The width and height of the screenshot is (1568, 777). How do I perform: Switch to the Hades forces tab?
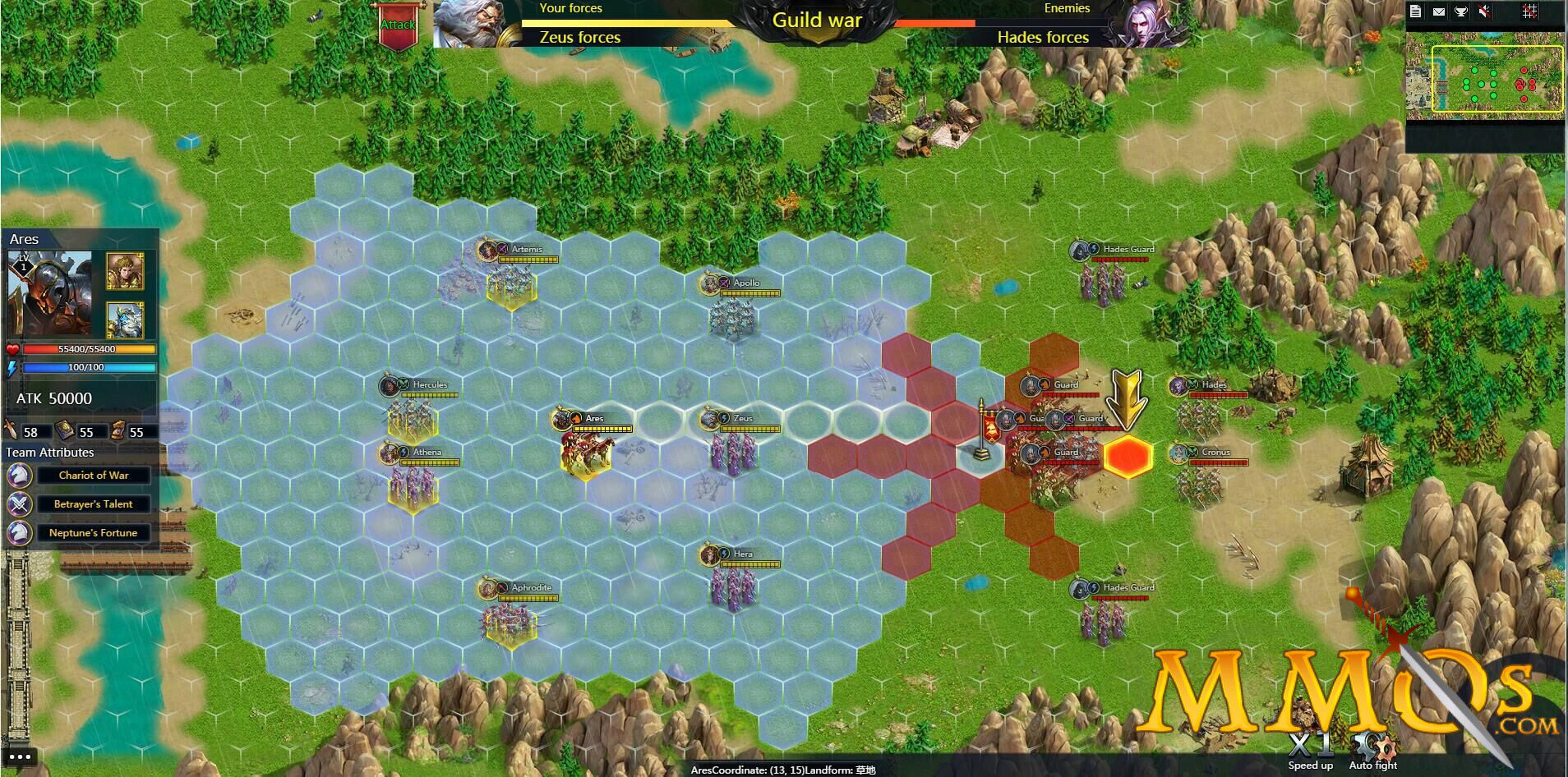point(1042,38)
